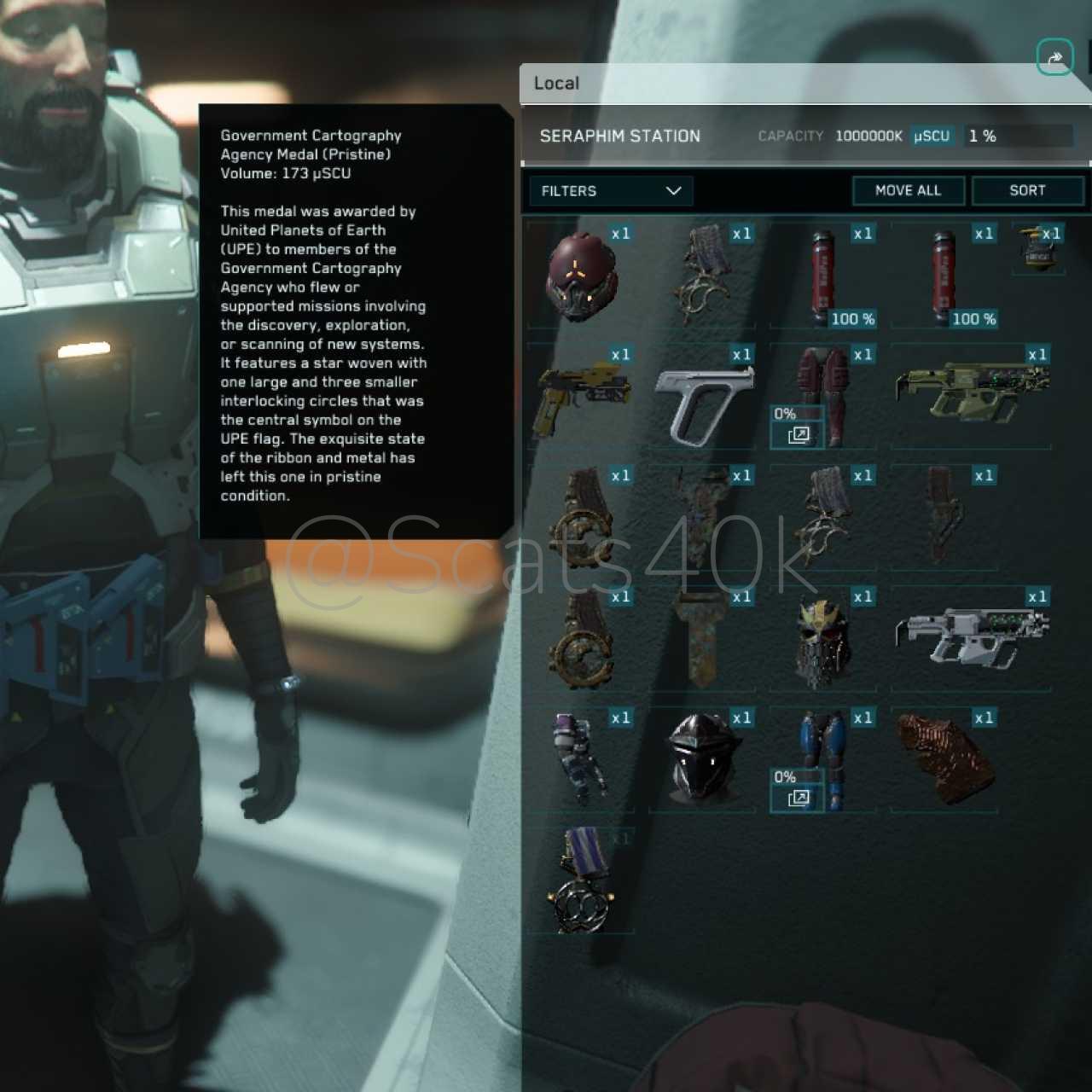Pick the yellow pistol item
Screen dimensions: 1092x1092
(582, 398)
